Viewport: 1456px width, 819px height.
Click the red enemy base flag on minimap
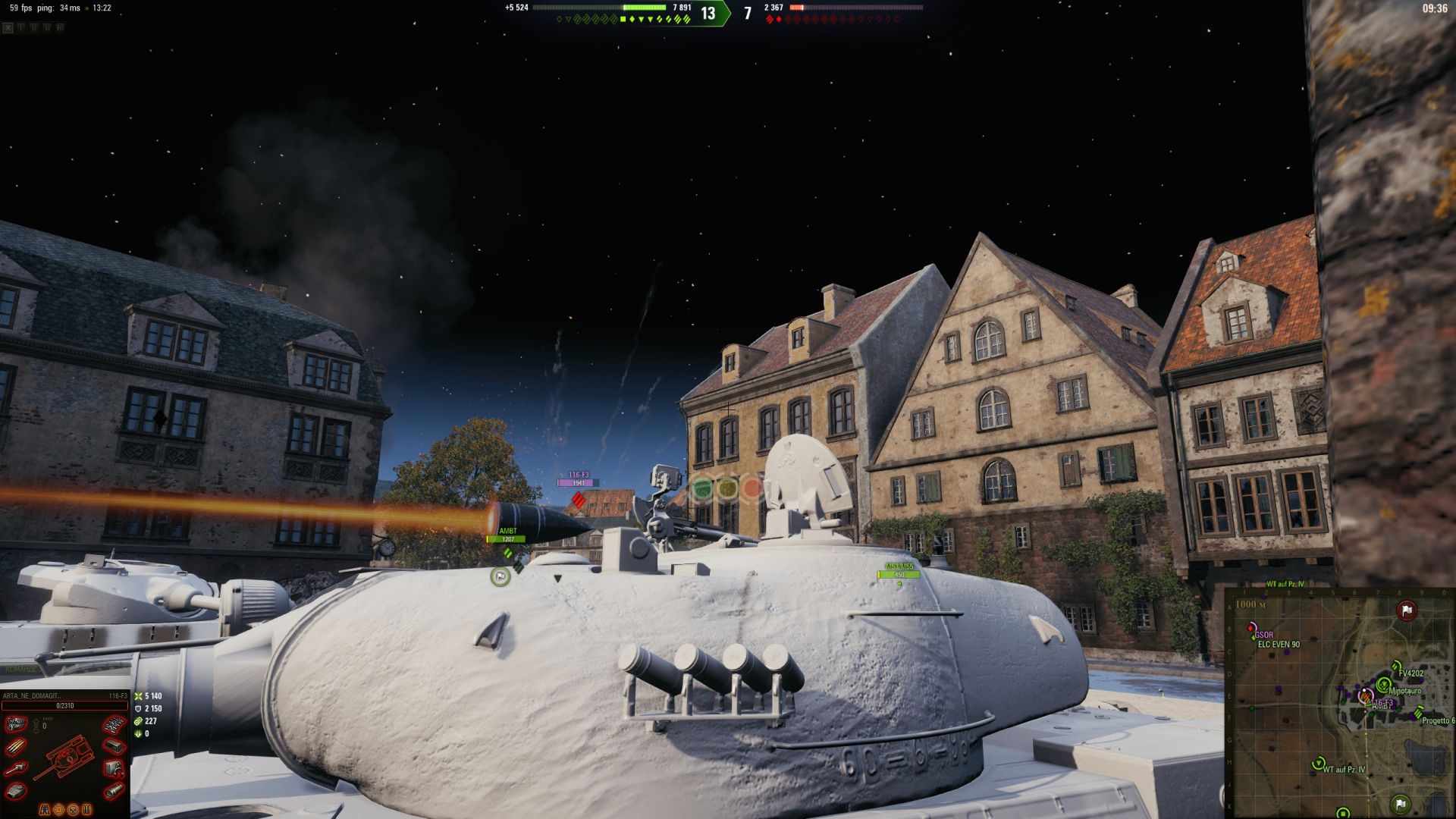click(x=1407, y=610)
